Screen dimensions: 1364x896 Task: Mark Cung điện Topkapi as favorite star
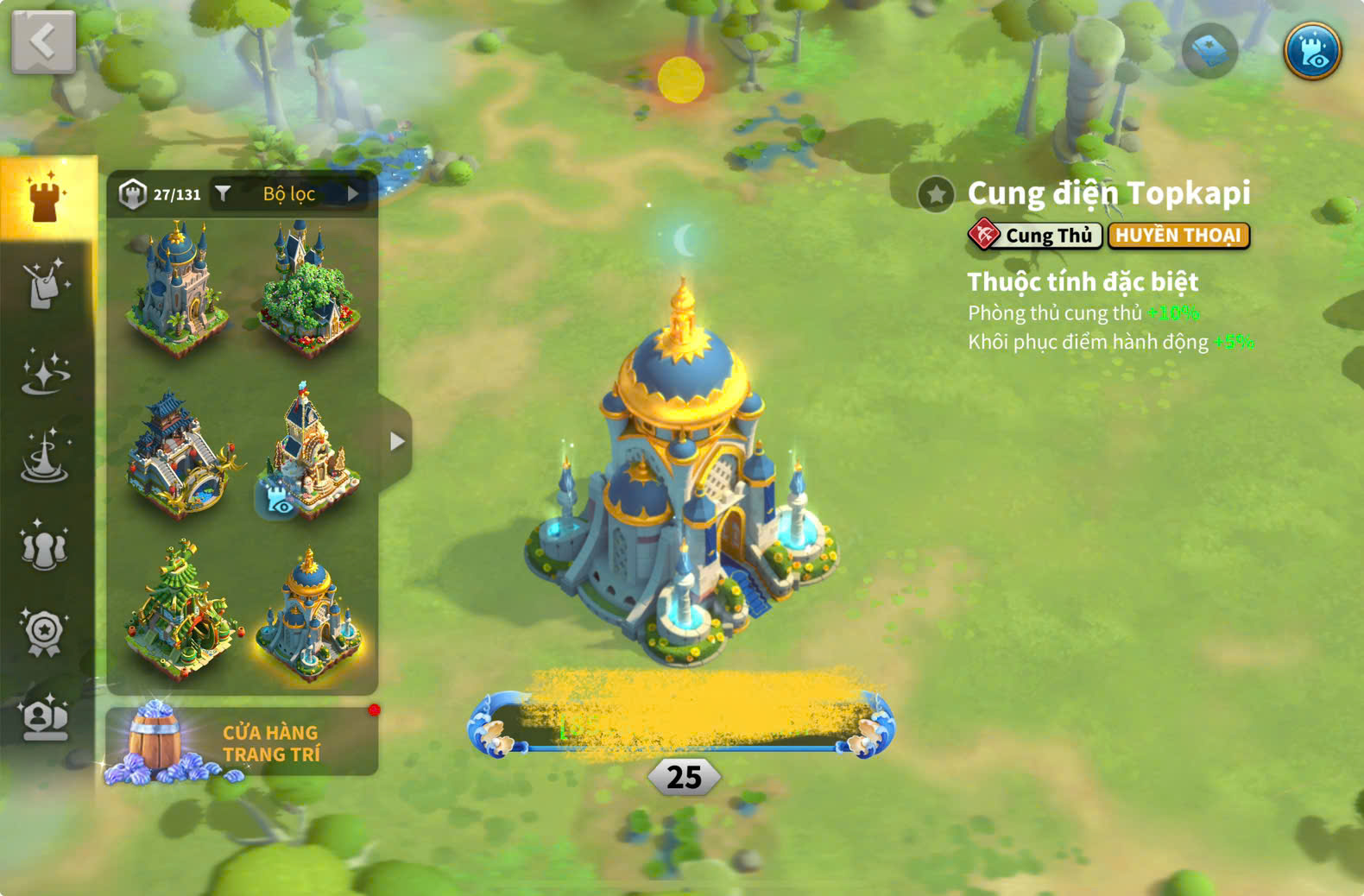tap(936, 194)
